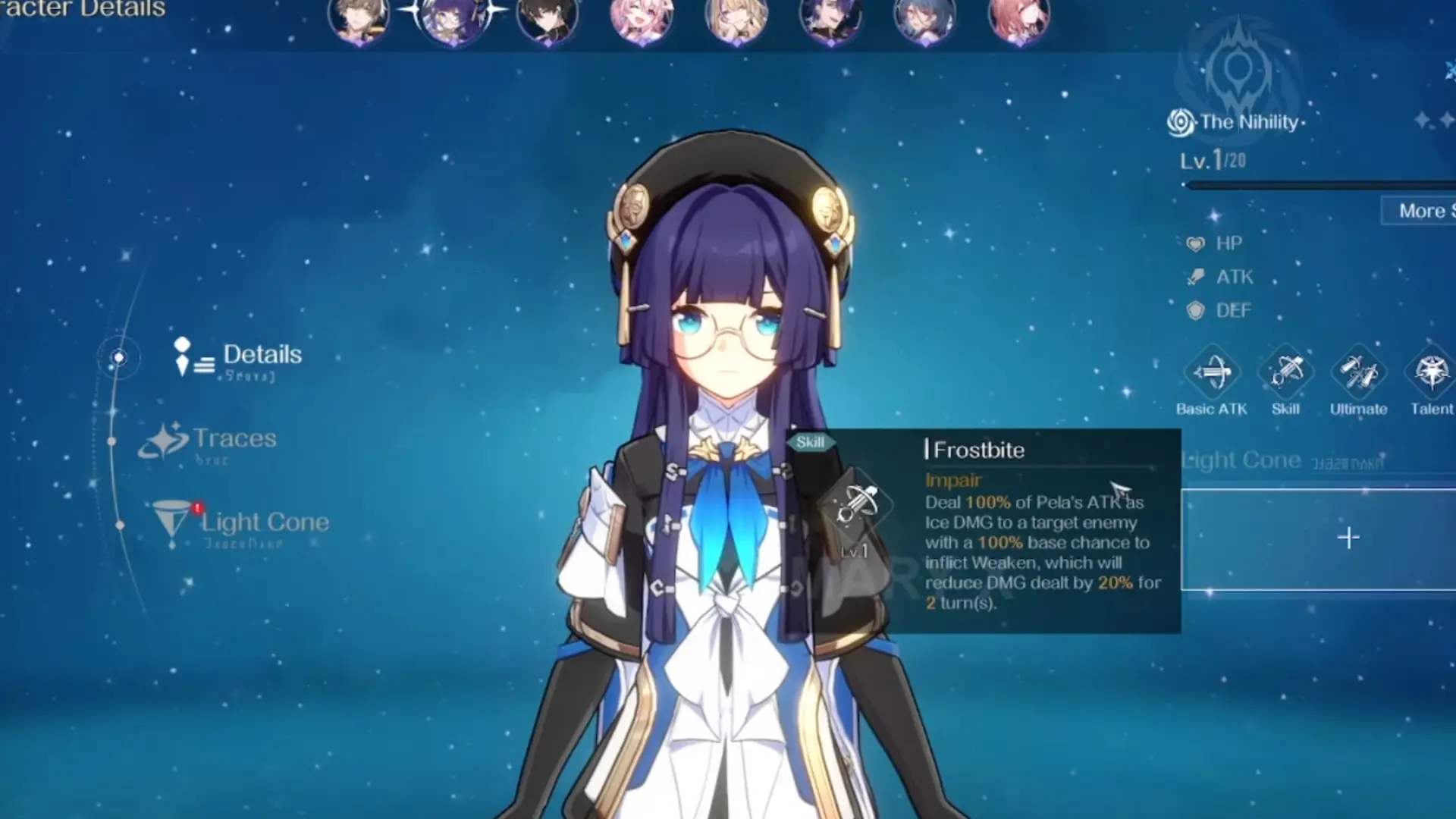Click the ATK stat icon

(1196, 277)
